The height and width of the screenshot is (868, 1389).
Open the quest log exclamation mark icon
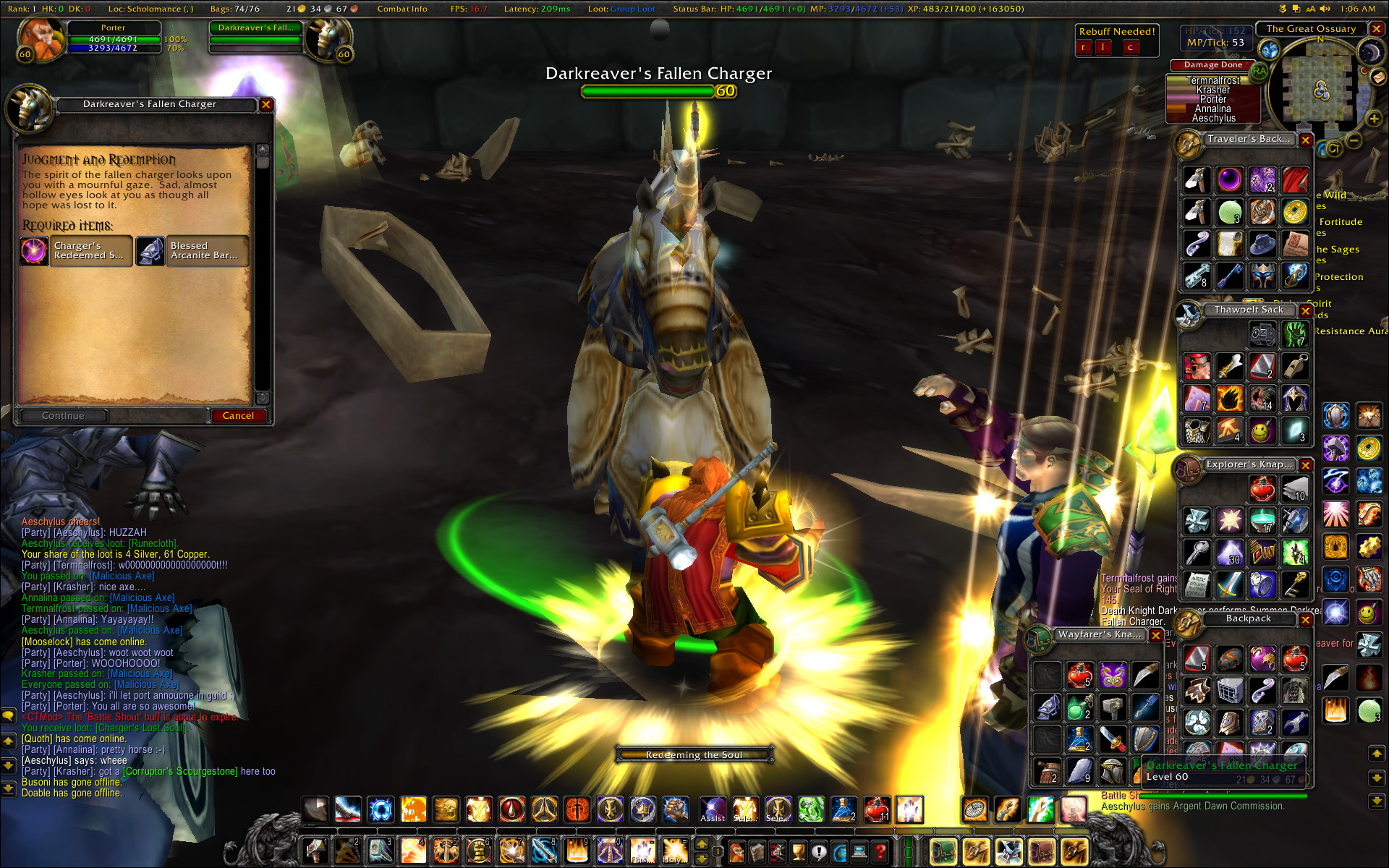pos(819,852)
